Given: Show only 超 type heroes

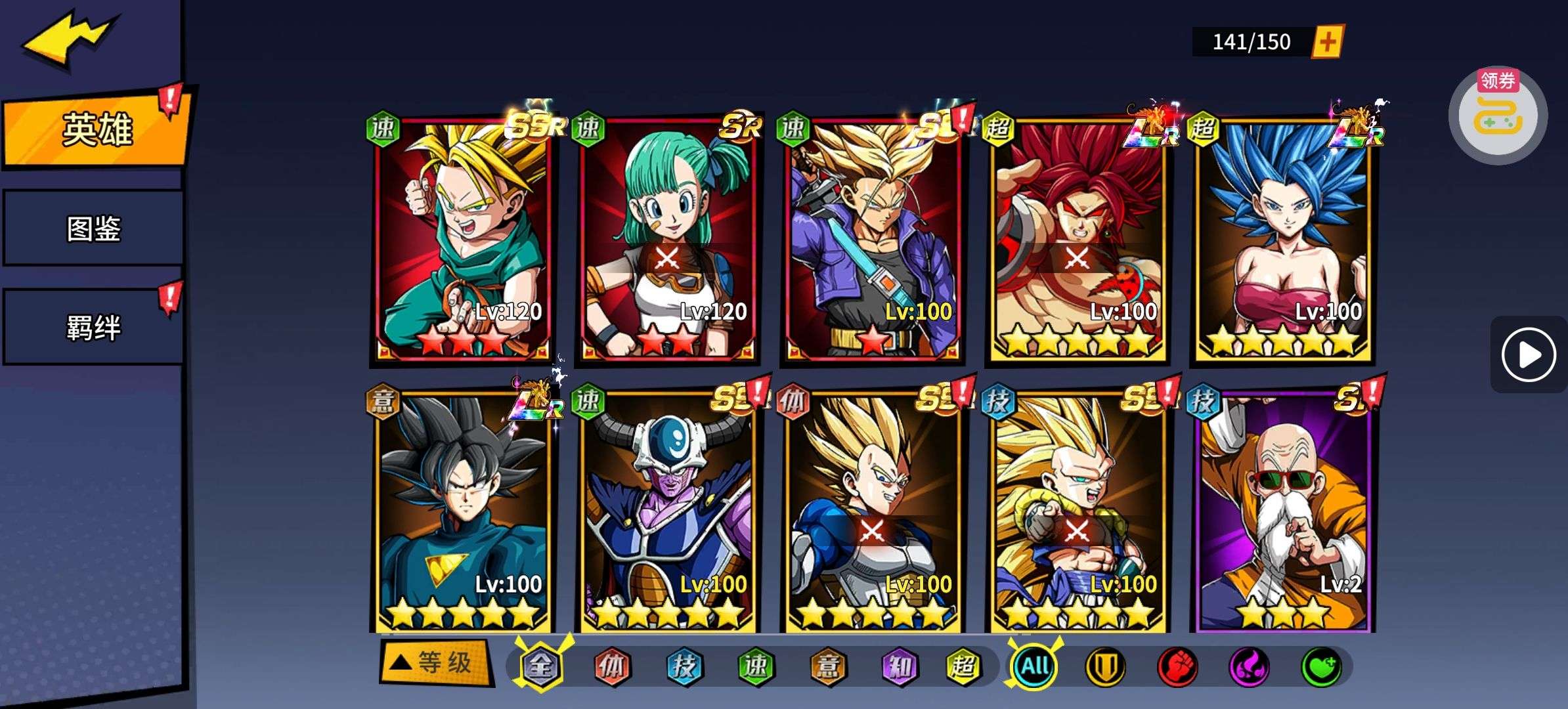Looking at the screenshot, I should tap(963, 666).
